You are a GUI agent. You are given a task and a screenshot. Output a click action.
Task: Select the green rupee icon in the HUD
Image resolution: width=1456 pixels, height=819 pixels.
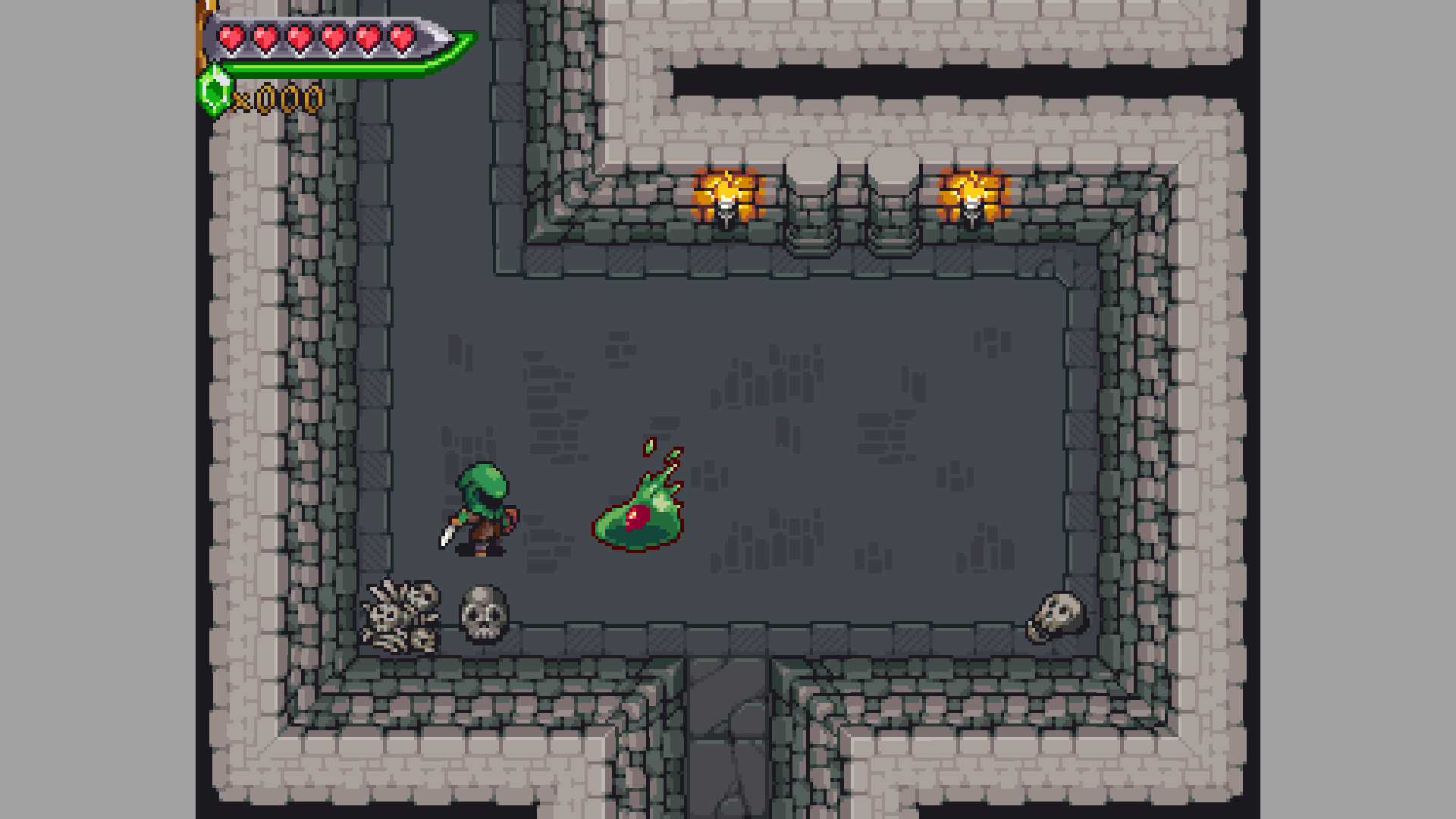point(215,93)
